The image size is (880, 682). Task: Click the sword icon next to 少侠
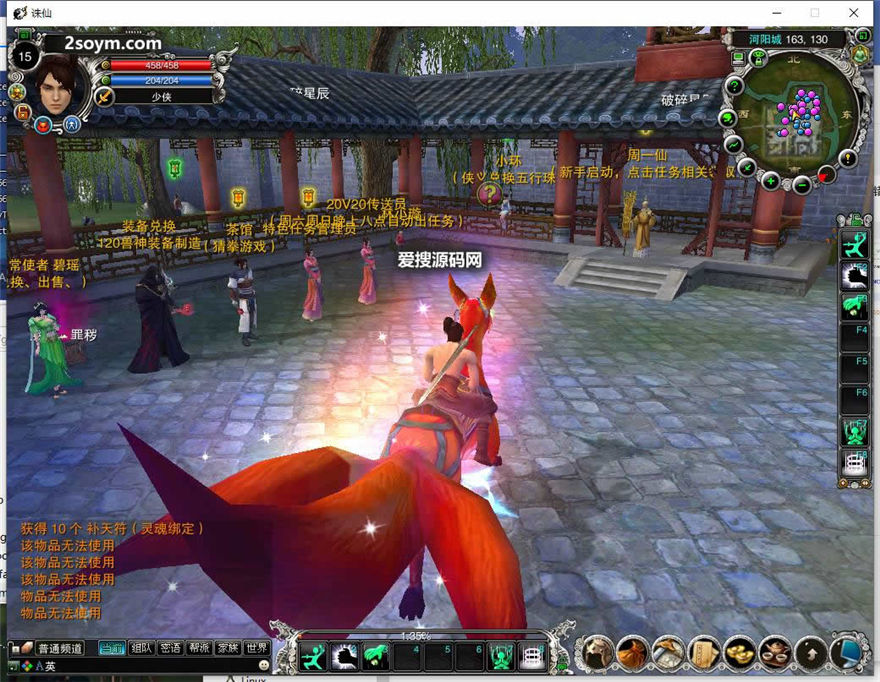[103, 97]
